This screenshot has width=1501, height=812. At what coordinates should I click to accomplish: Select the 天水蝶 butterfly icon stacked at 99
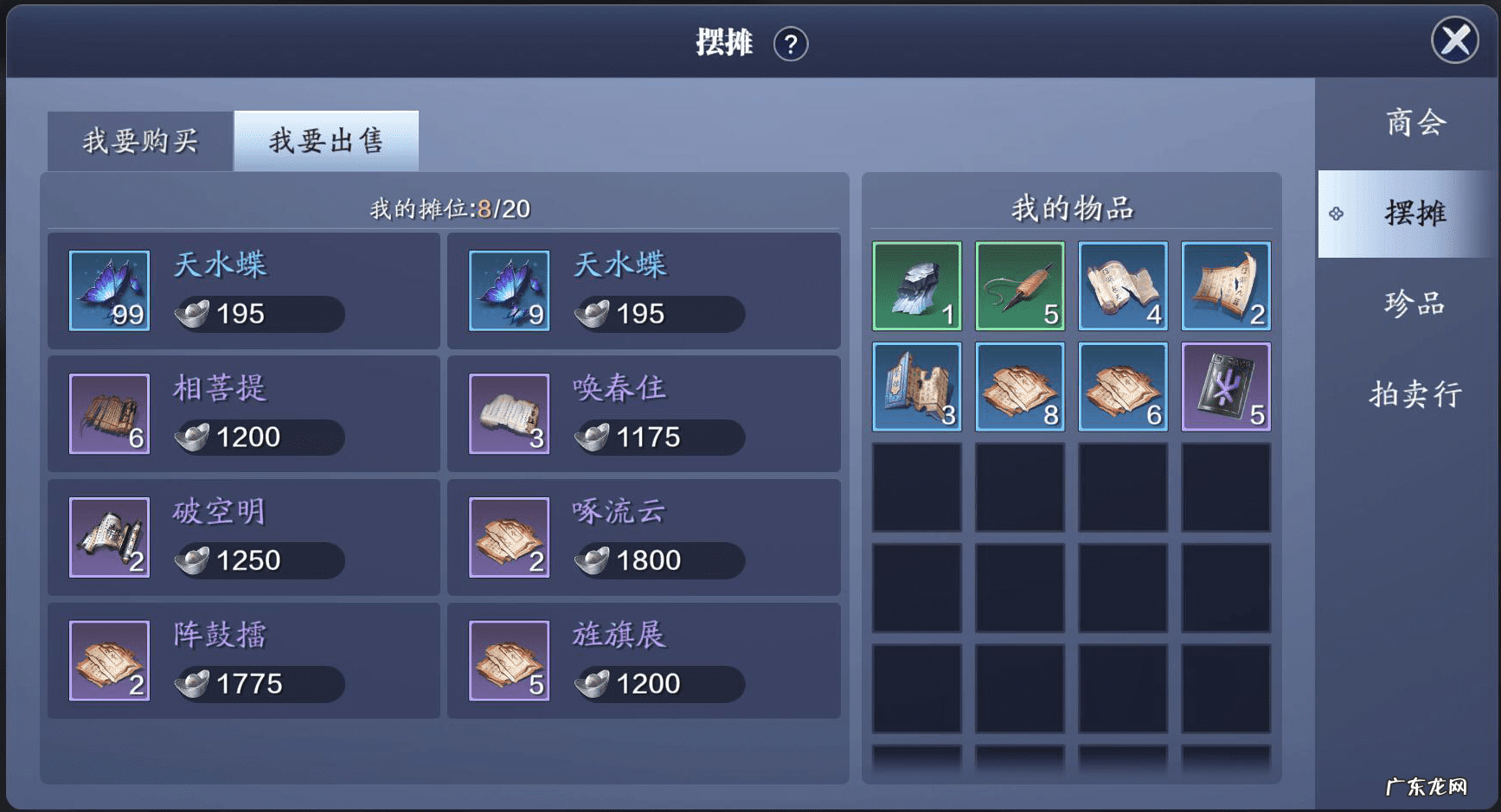pos(109,290)
